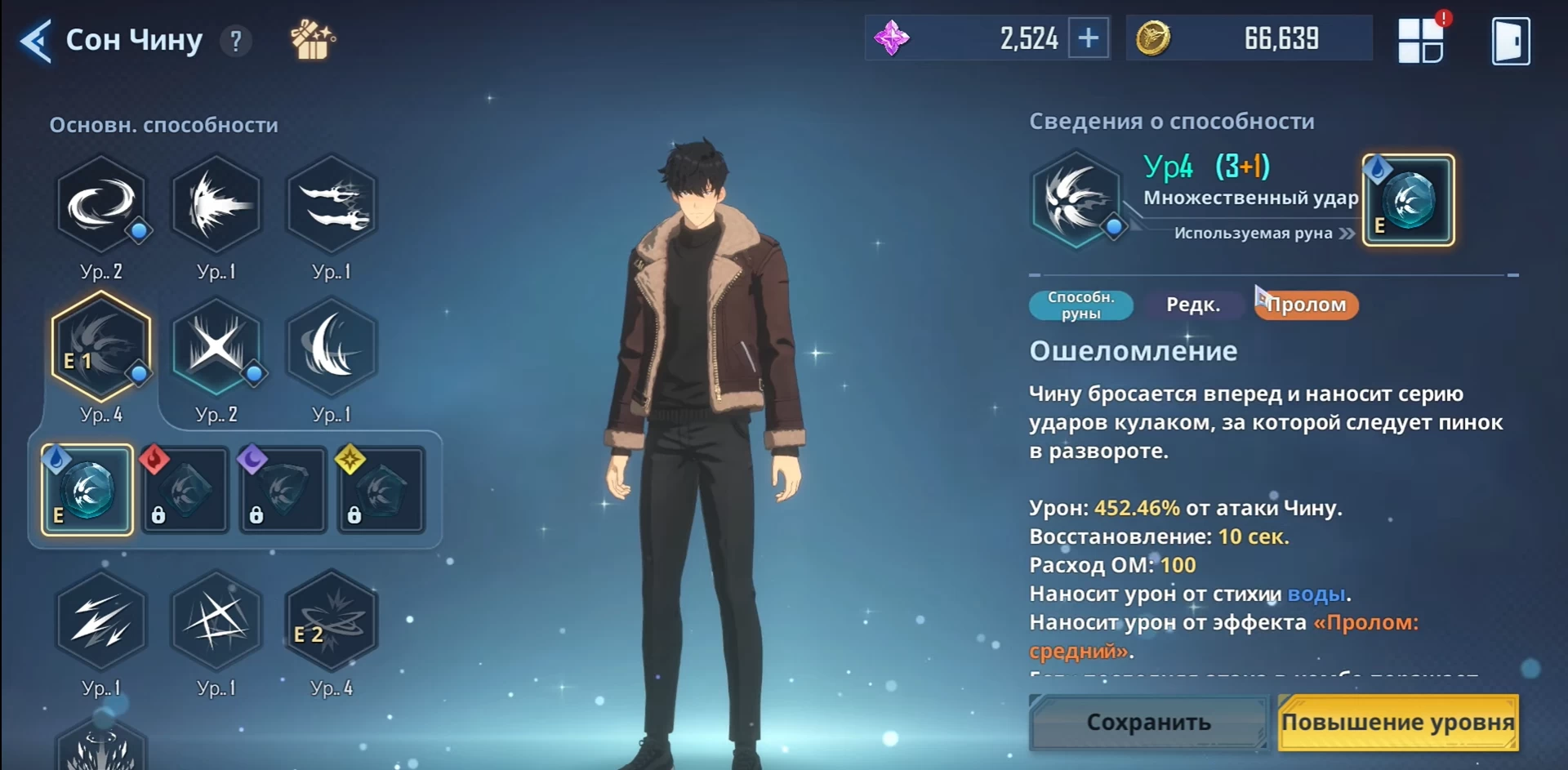The width and height of the screenshot is (1568, 770).
Task: Click the yellow Повышение уровня button
Action: (x=1397, y=723)
